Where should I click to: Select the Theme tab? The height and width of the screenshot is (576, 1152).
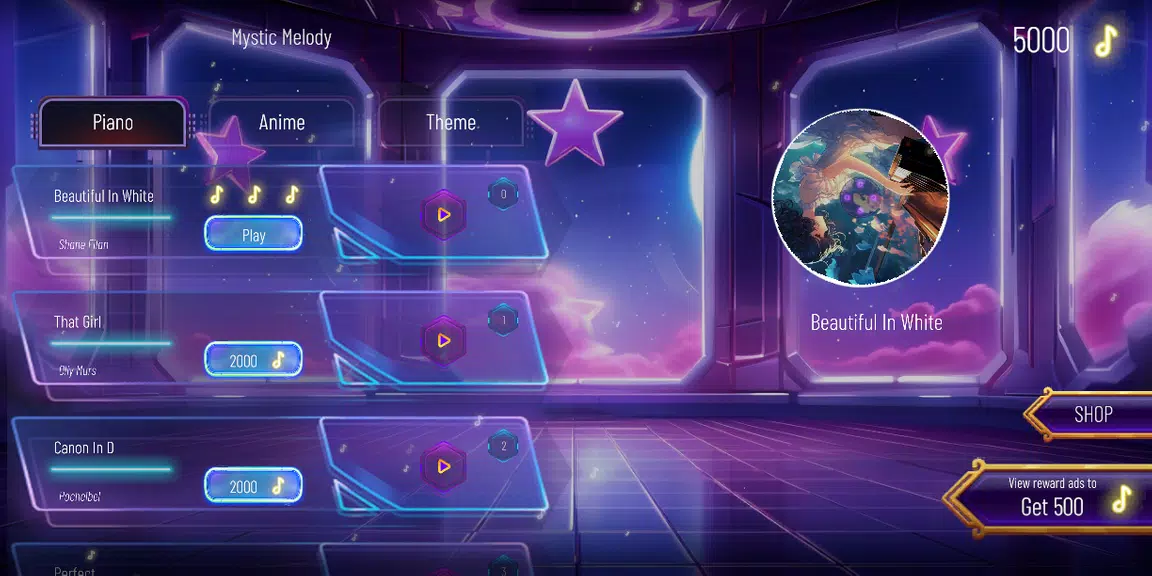pos(450,123)
